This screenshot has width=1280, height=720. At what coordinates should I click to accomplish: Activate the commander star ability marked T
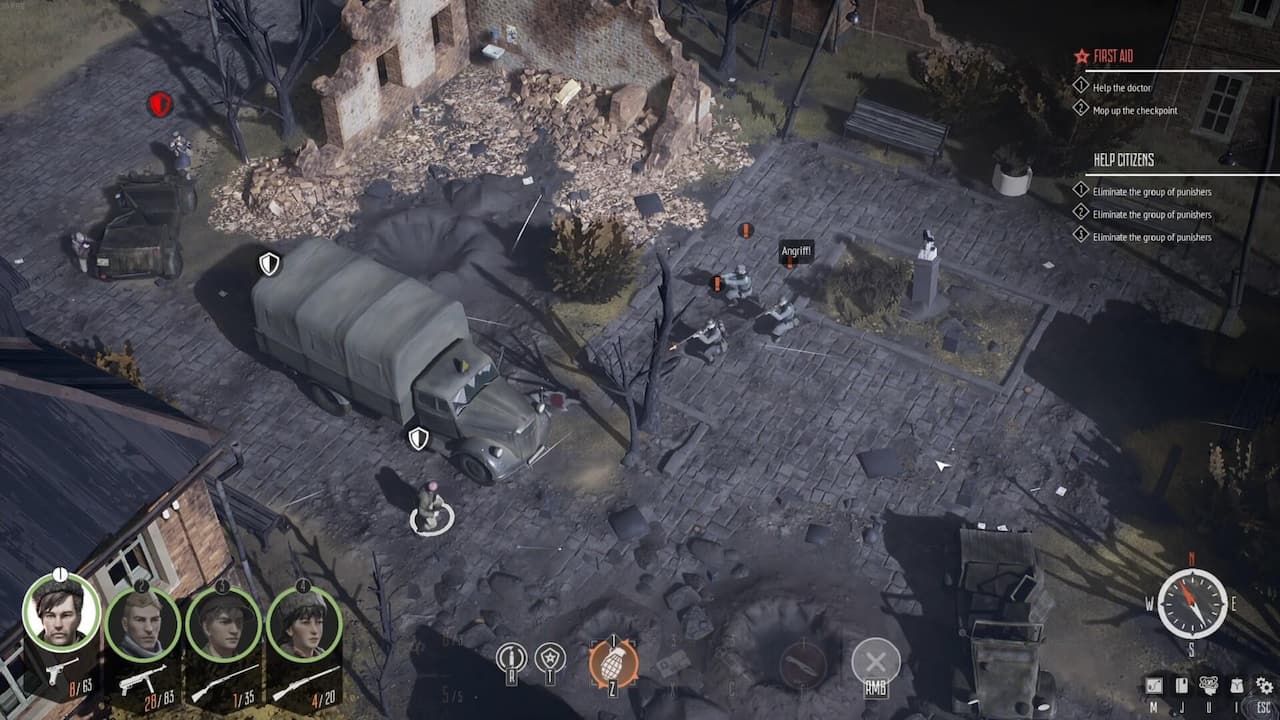pos(548,655)
